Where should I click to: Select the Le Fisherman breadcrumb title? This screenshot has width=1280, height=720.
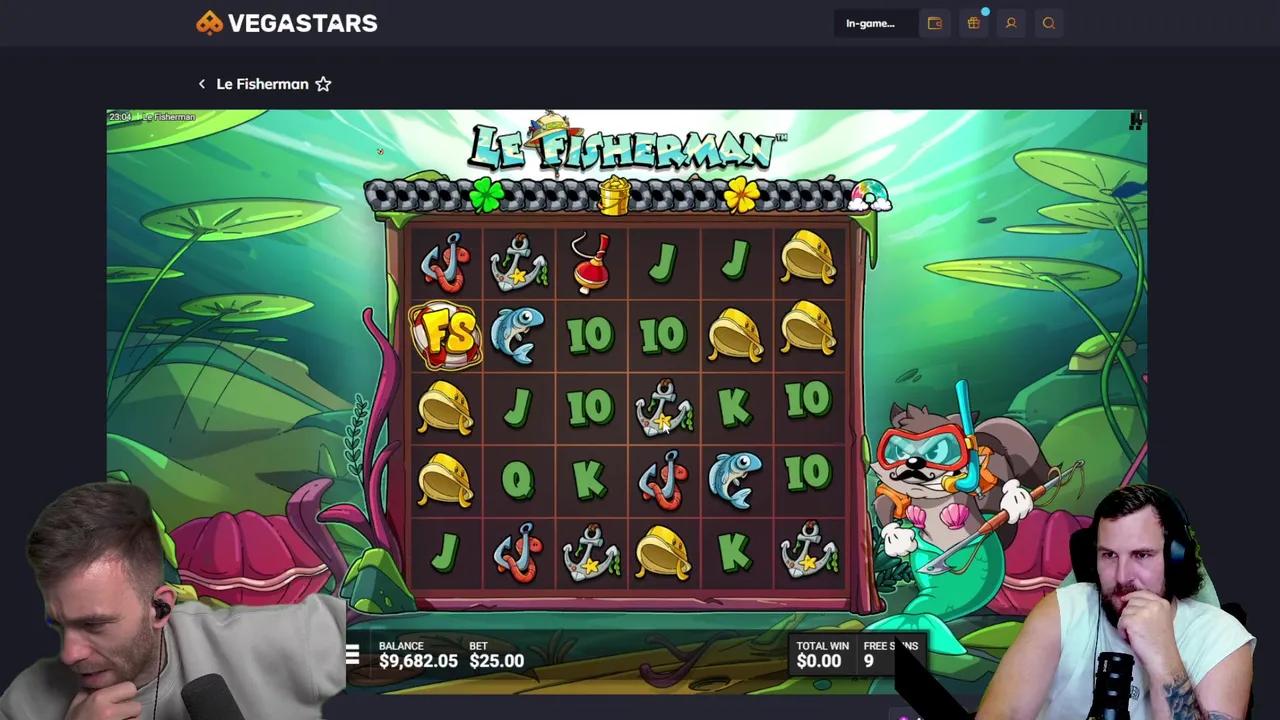click(x=263, y=84)
